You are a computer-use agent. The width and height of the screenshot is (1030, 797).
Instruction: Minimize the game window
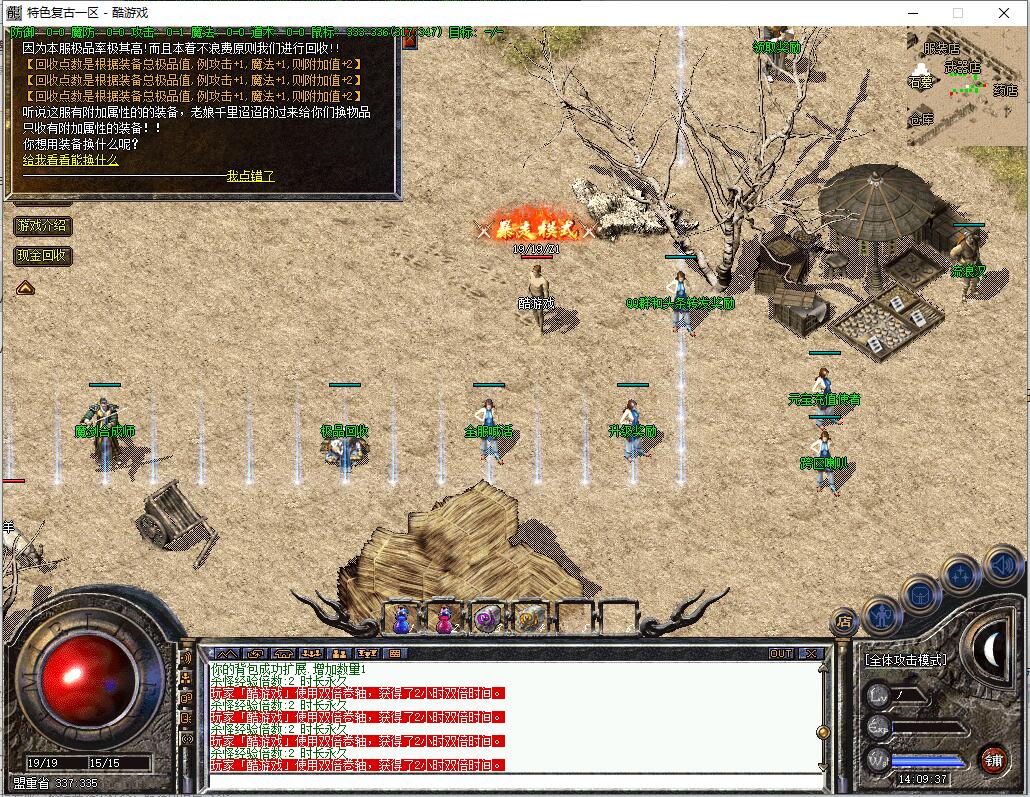912,13
